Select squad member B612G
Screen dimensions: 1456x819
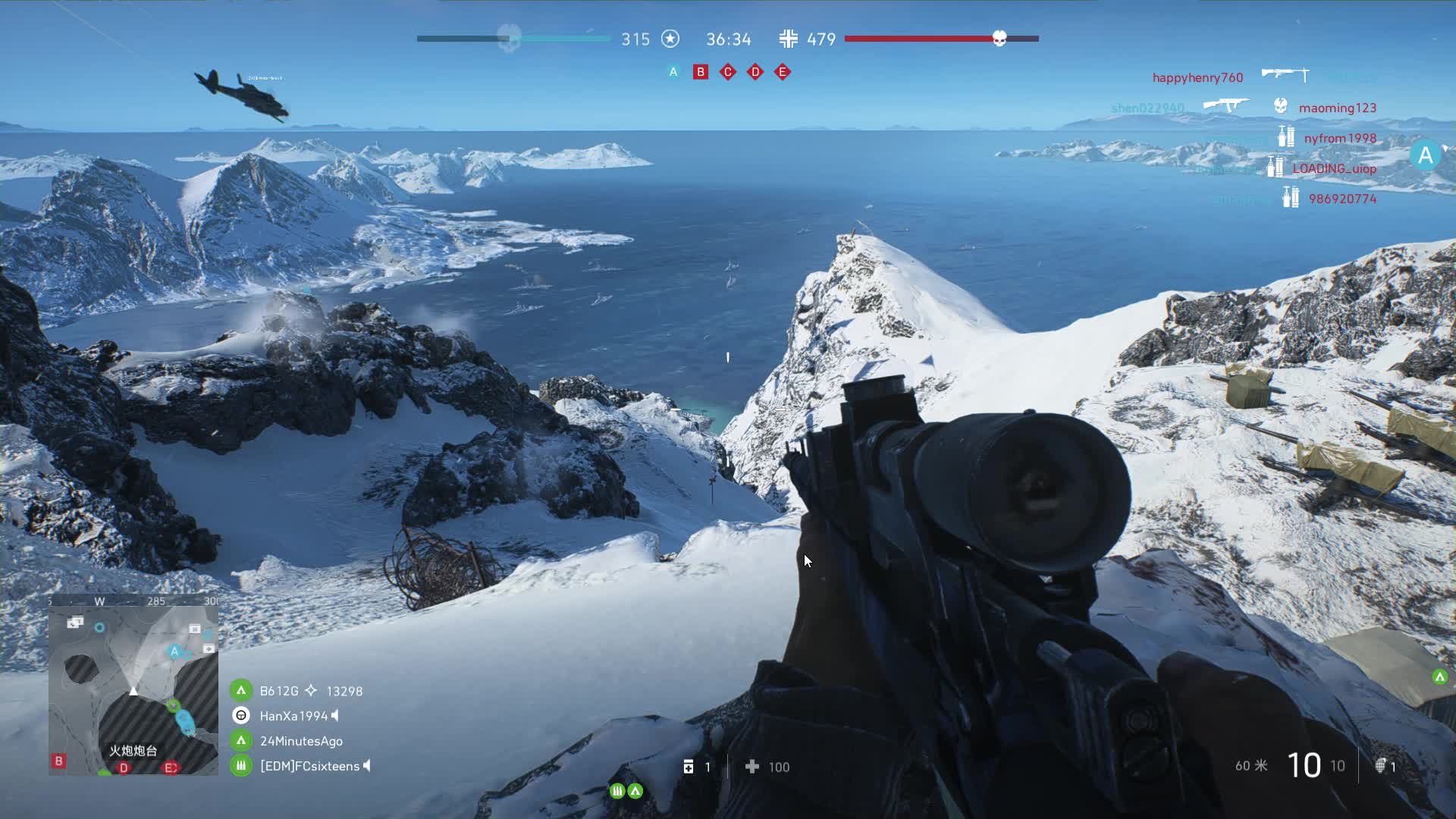[279, 691]
